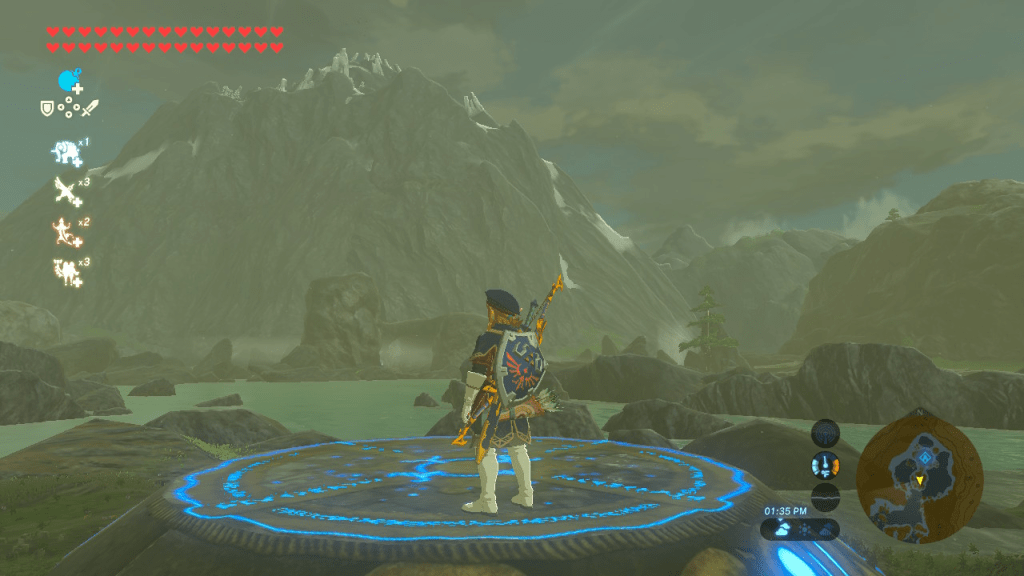The width and height of the screenshot is (1024, 576).
Task: Click the temperature gauge icon
Action: 825,466
